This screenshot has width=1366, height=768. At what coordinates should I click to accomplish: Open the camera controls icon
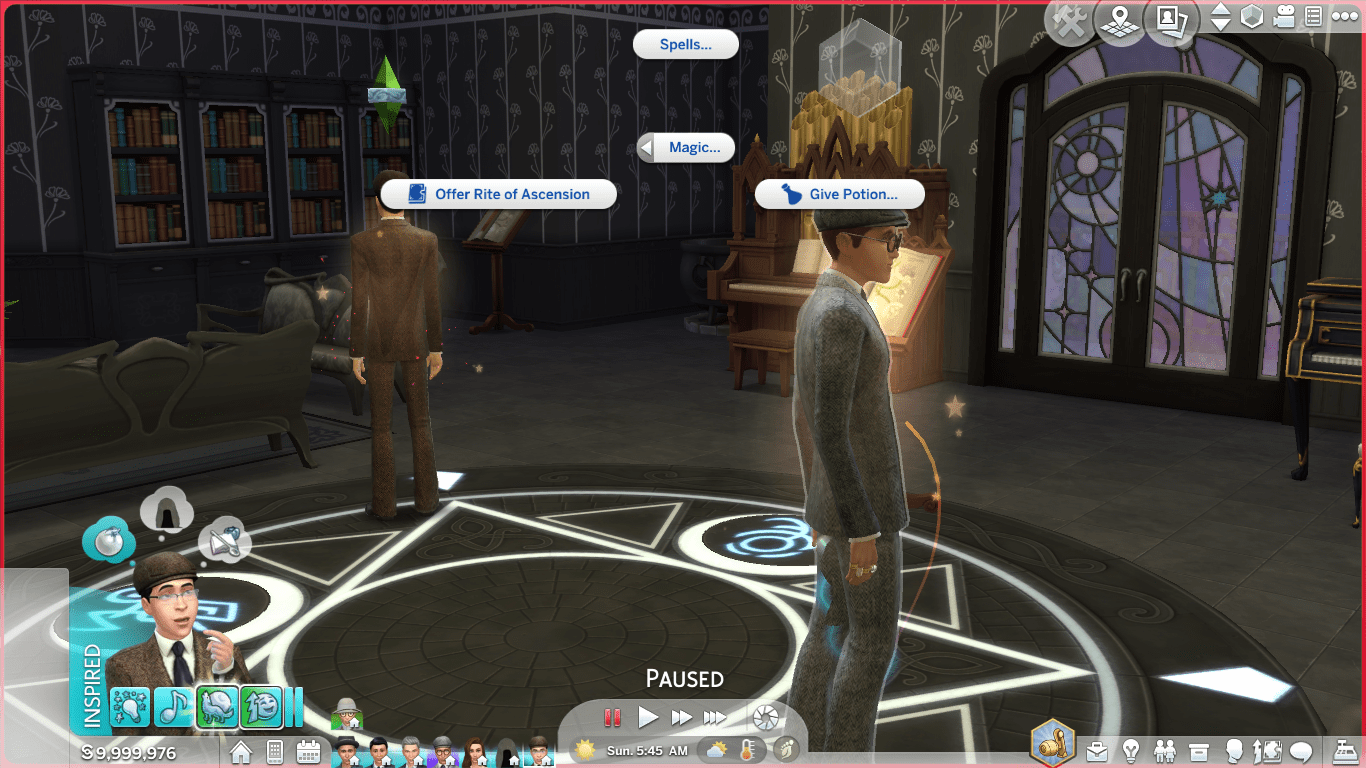(x=1284, y=18)
